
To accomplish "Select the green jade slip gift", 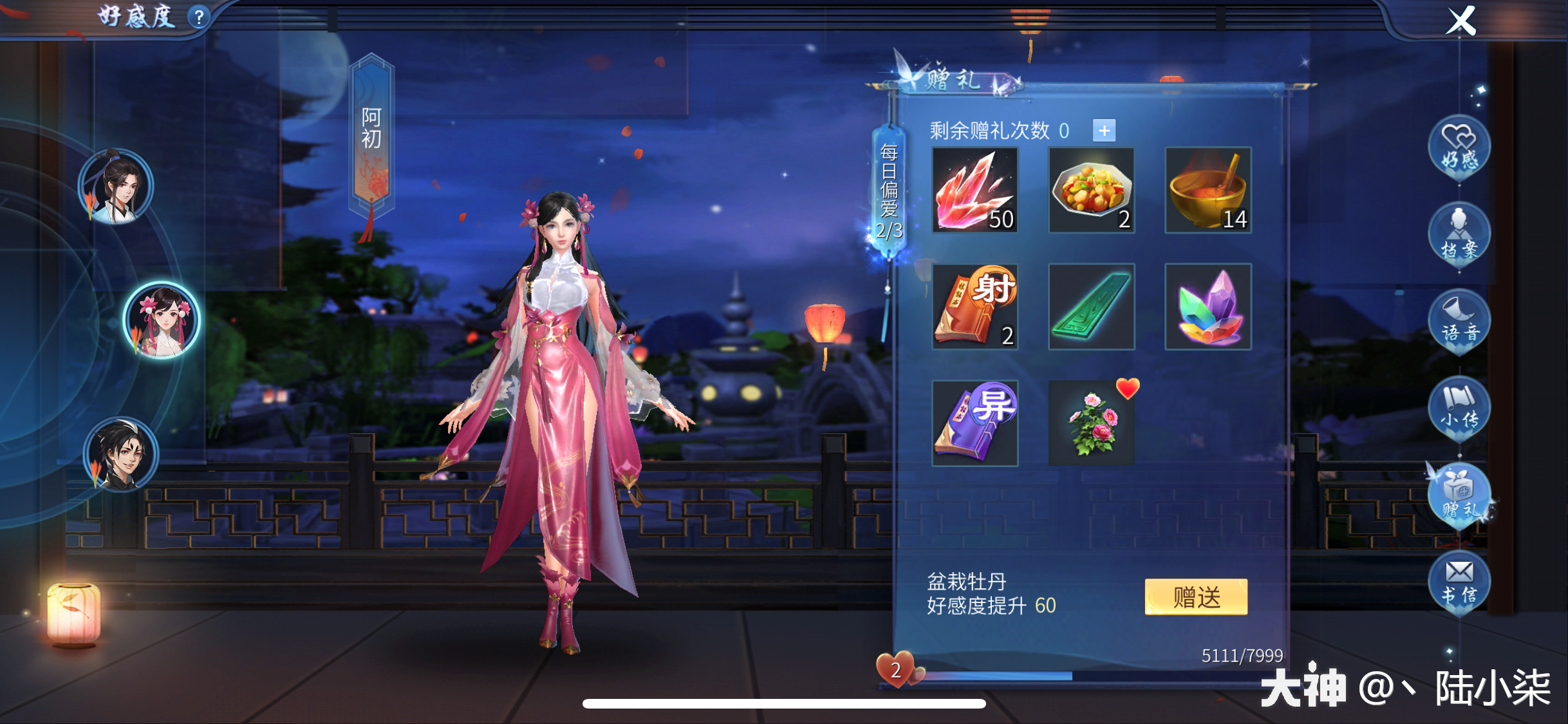I will 1091,307.
